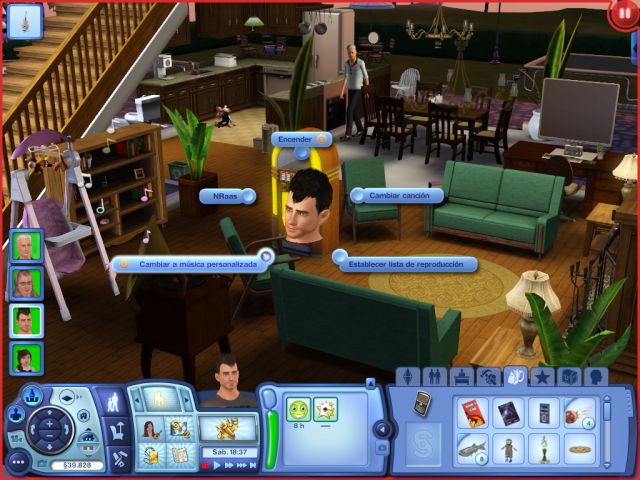
Task: Switch to Build mode with the tools button
Action: pos(119,459)
